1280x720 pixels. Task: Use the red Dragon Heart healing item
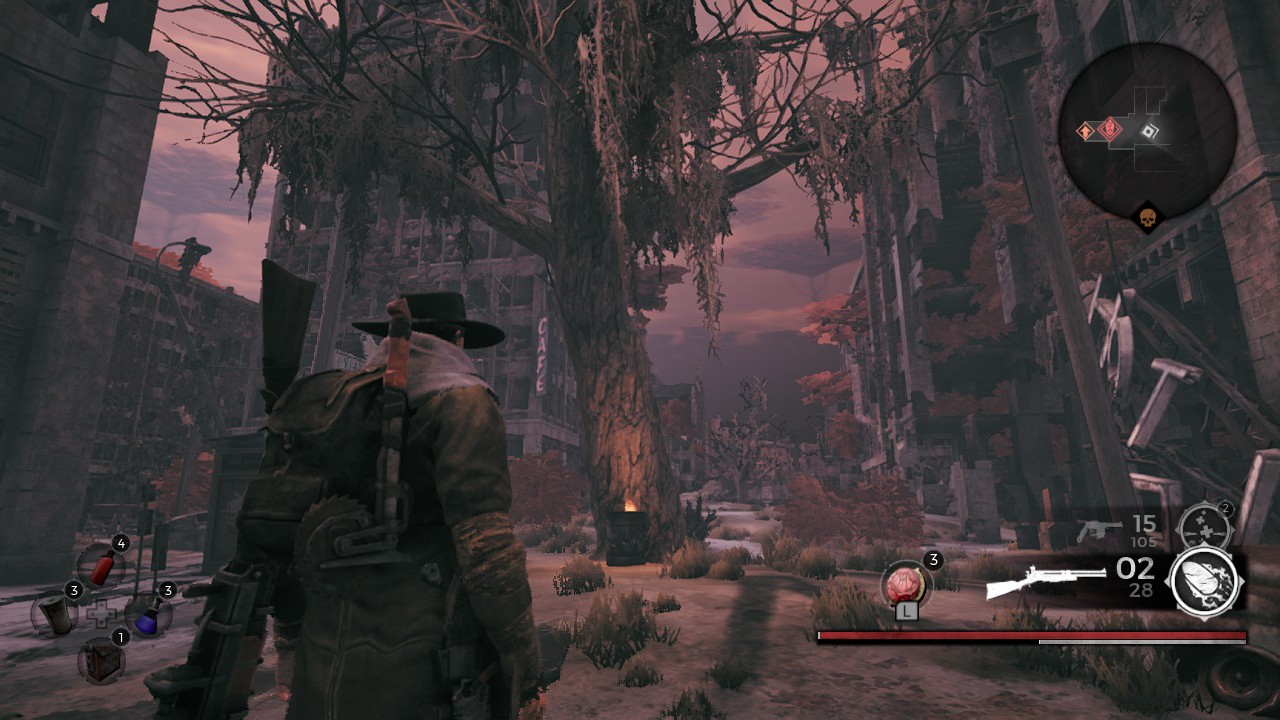(x=906, y=584)
